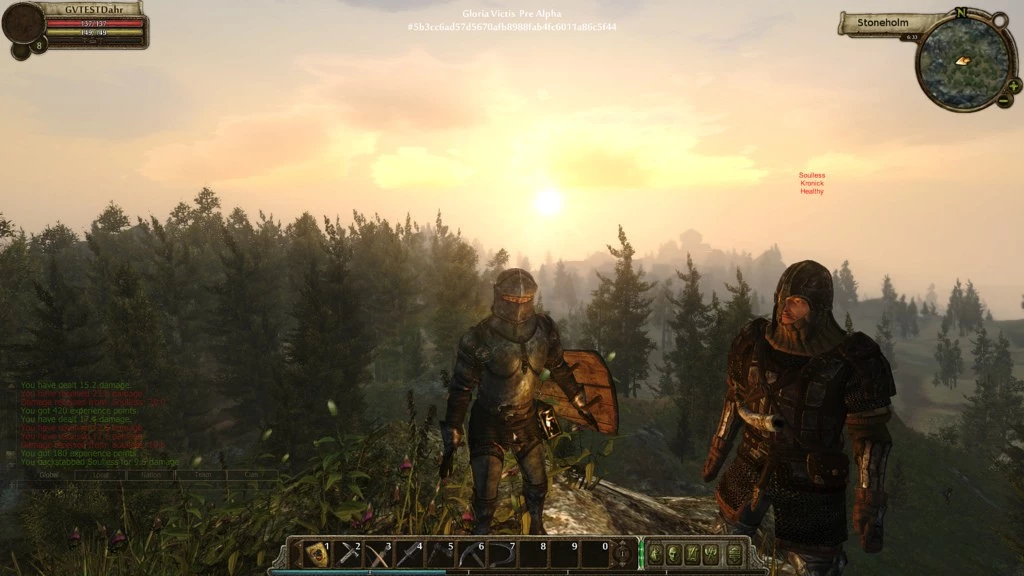The image size is (1024, 576).
Task: Open the head-shaped character menu icon
Action: click(x=673, y=553)
